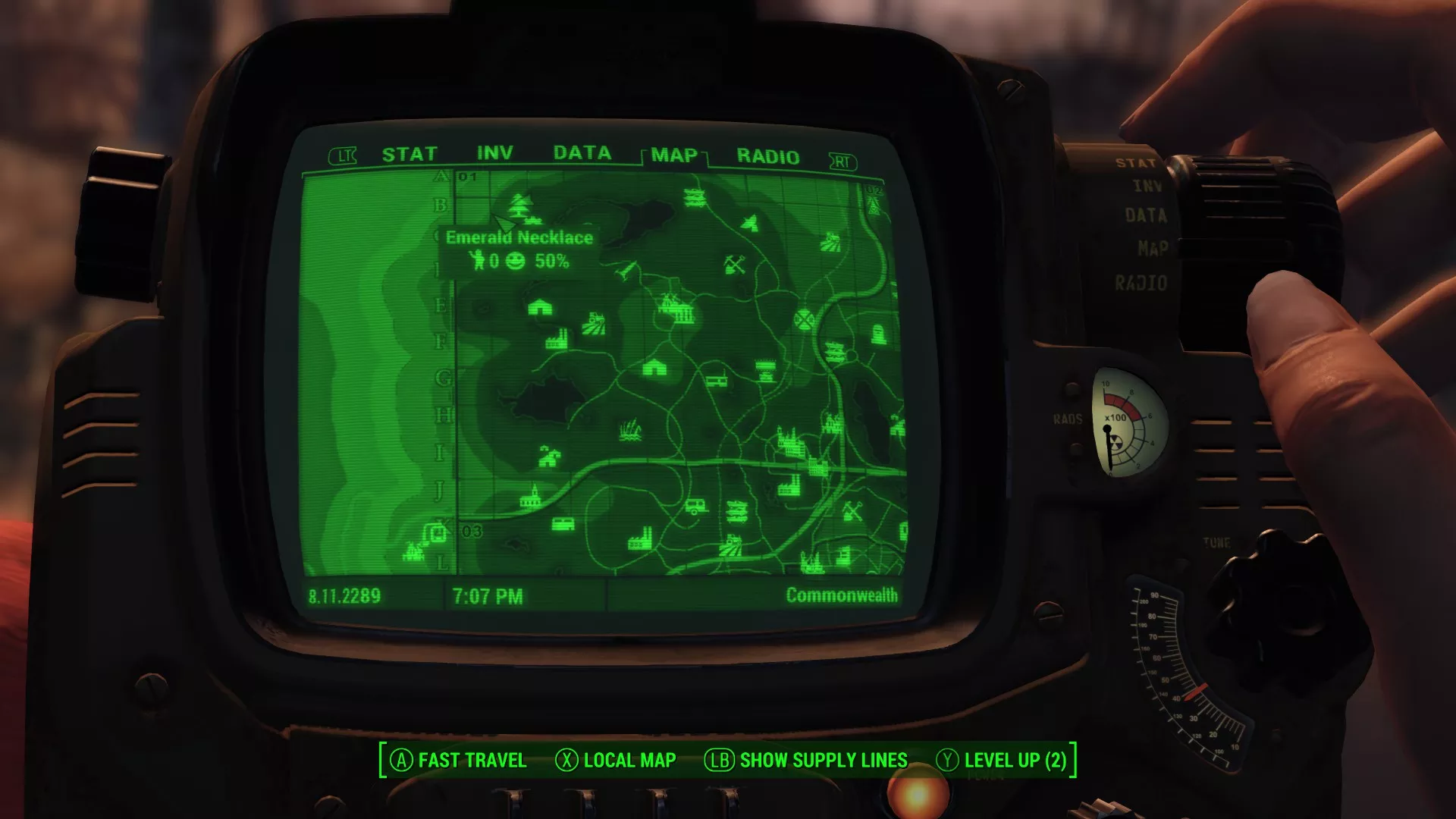This screenshot has width=1456, height=819.
Task: Select the small cabins settlement marker
Action: tap(549, 457)
